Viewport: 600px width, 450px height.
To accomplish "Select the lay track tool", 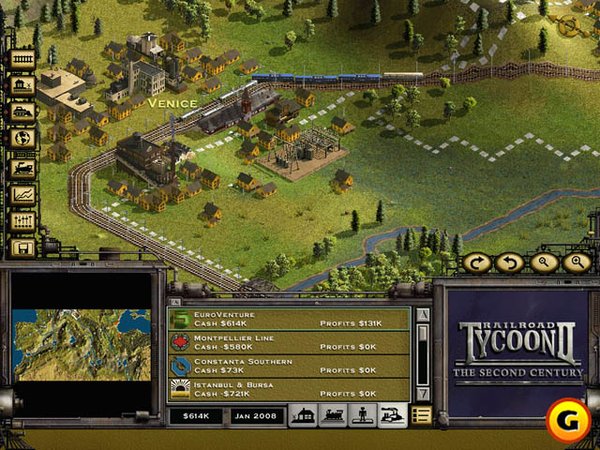I will (22, 58).
